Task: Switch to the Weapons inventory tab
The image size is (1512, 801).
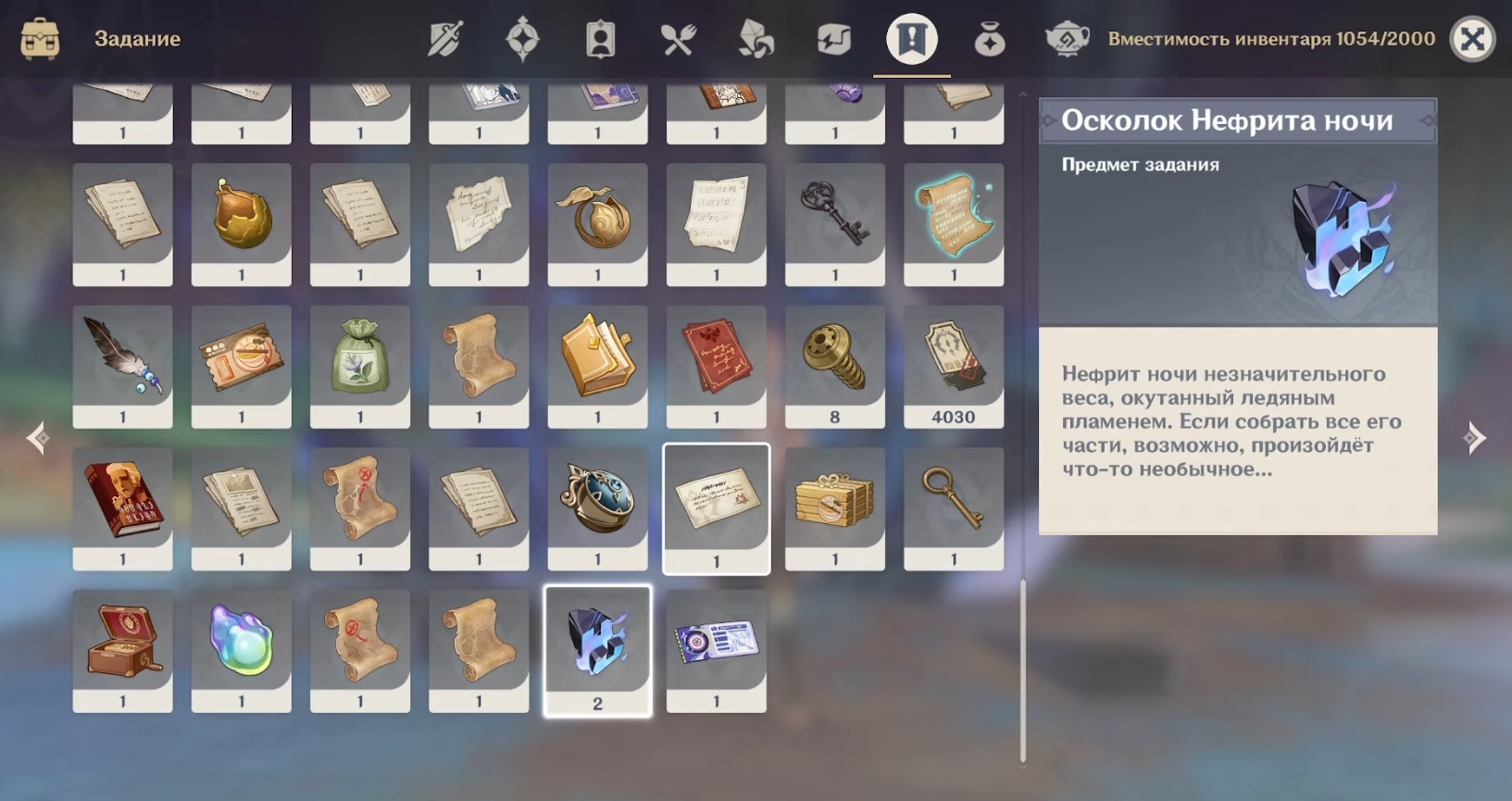Action: pyautogui.click(x=445, y=40)
